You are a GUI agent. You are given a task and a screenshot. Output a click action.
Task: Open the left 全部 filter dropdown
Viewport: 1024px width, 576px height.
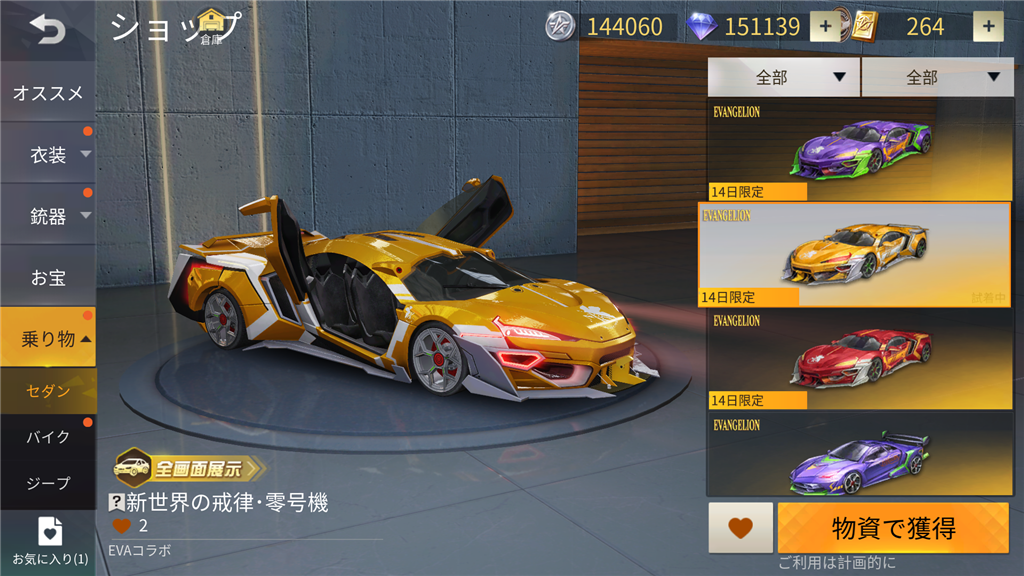pos(783,77)
